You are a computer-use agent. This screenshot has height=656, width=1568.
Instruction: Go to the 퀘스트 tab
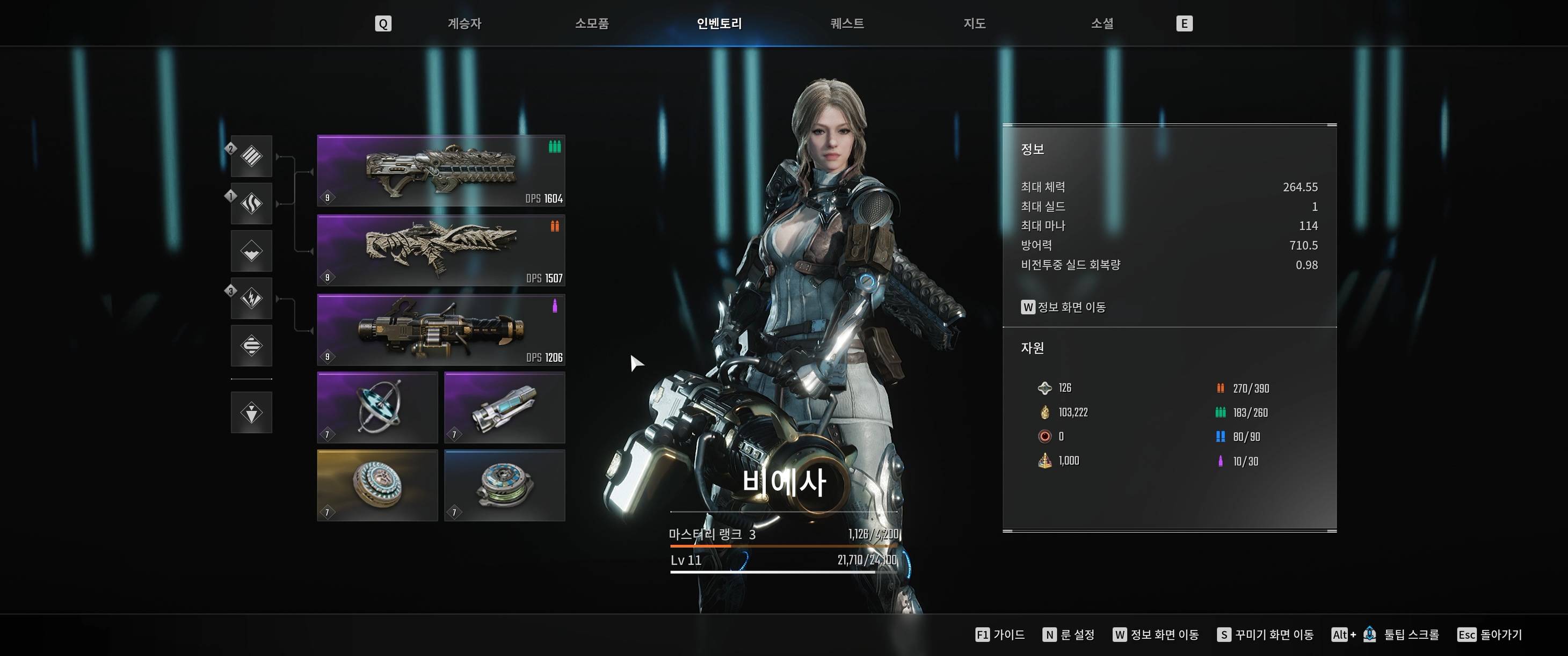(x=847, y=24)
